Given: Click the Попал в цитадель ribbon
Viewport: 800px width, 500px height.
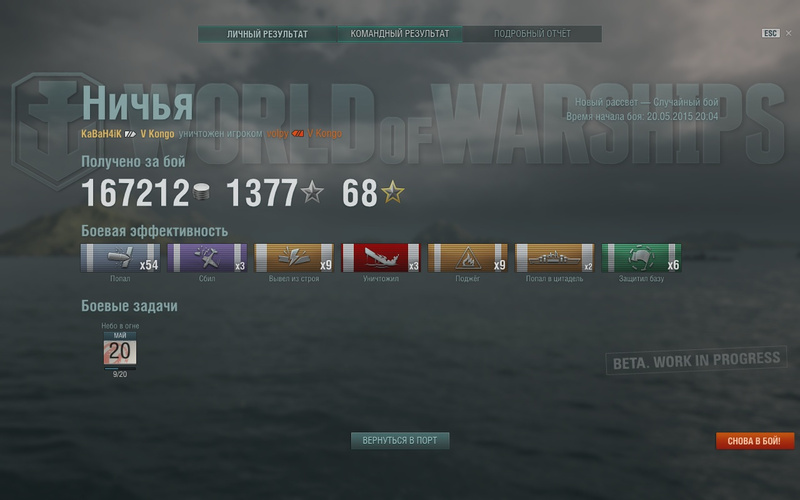Looking at the screenshot, I should click(x=554, y=258).
